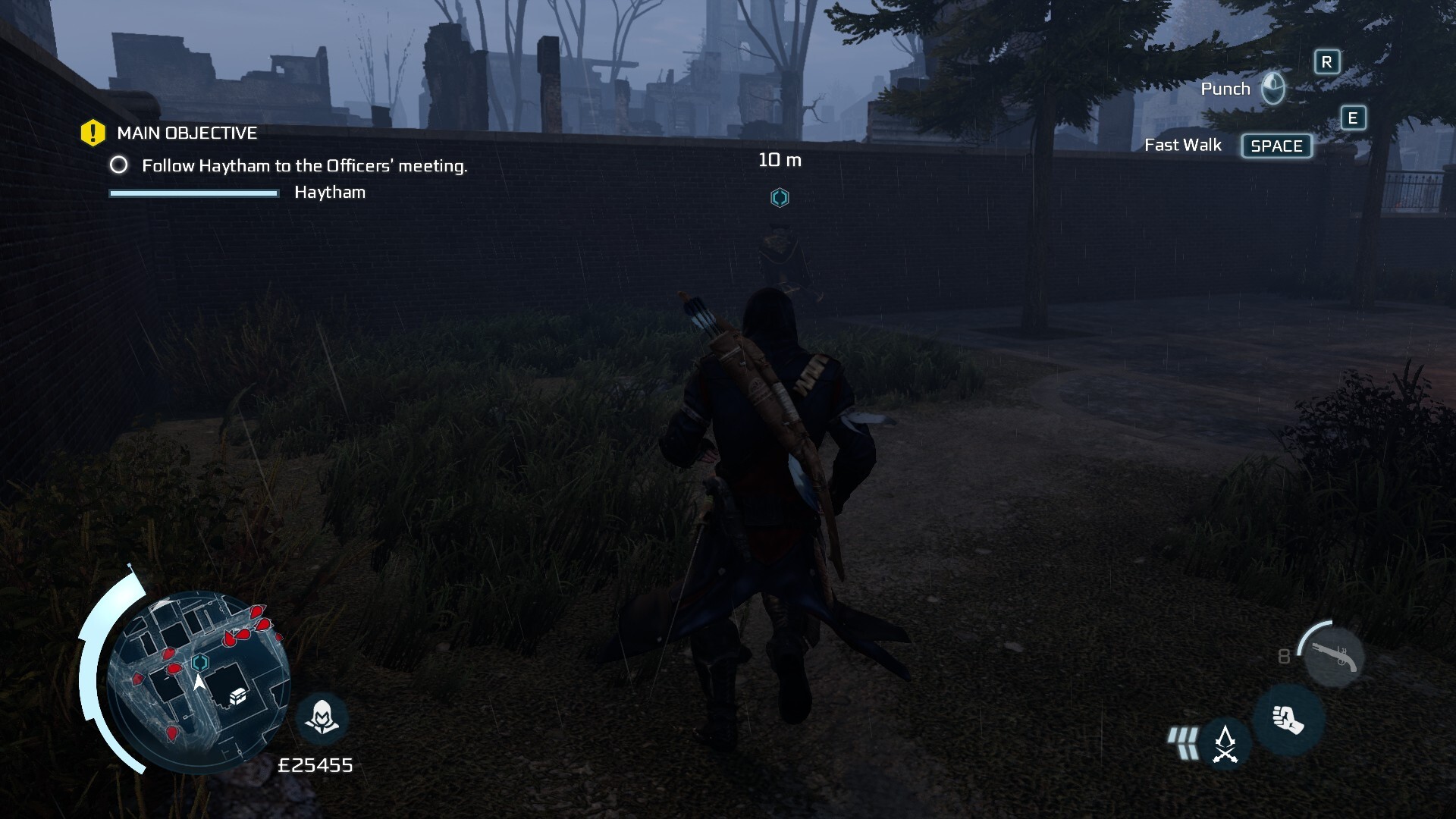This screenshot has height=819, width=1456.
Task: Click the hooded assassin recruit icon
Action: point(322,717)
